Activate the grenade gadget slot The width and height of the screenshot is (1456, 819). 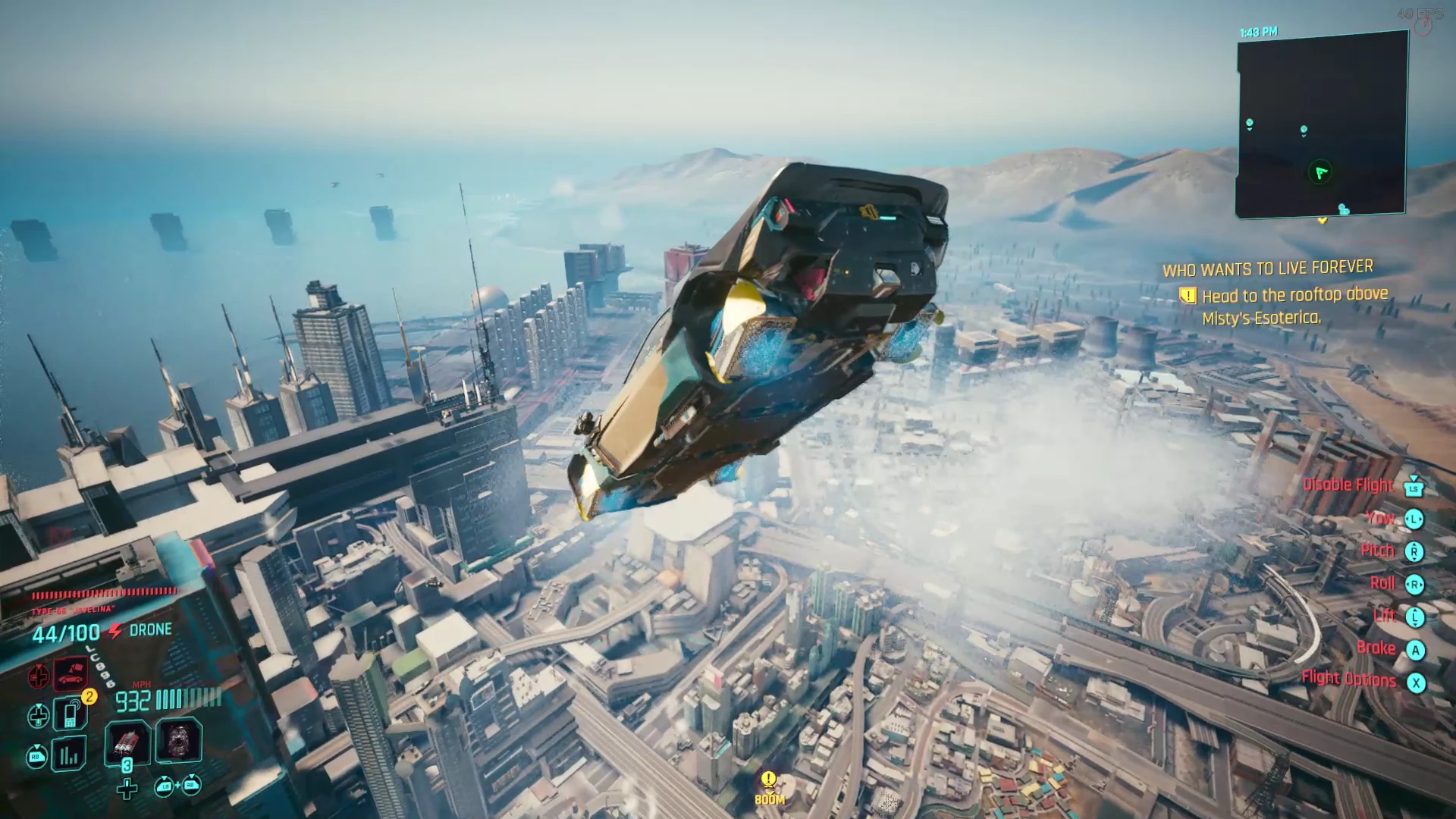[179, 741]
